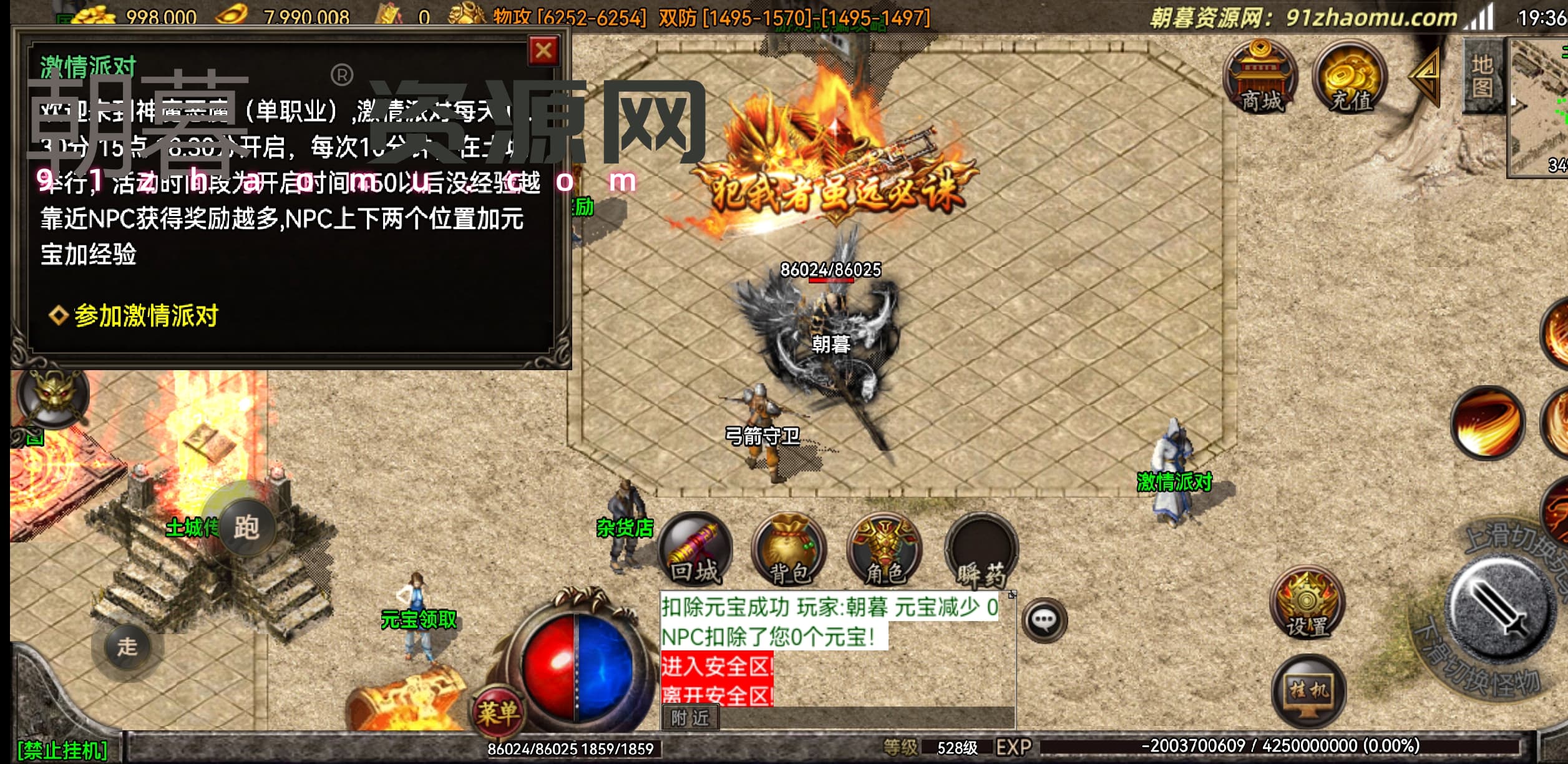Close the 激情派对 dialog window

[543, 50]
